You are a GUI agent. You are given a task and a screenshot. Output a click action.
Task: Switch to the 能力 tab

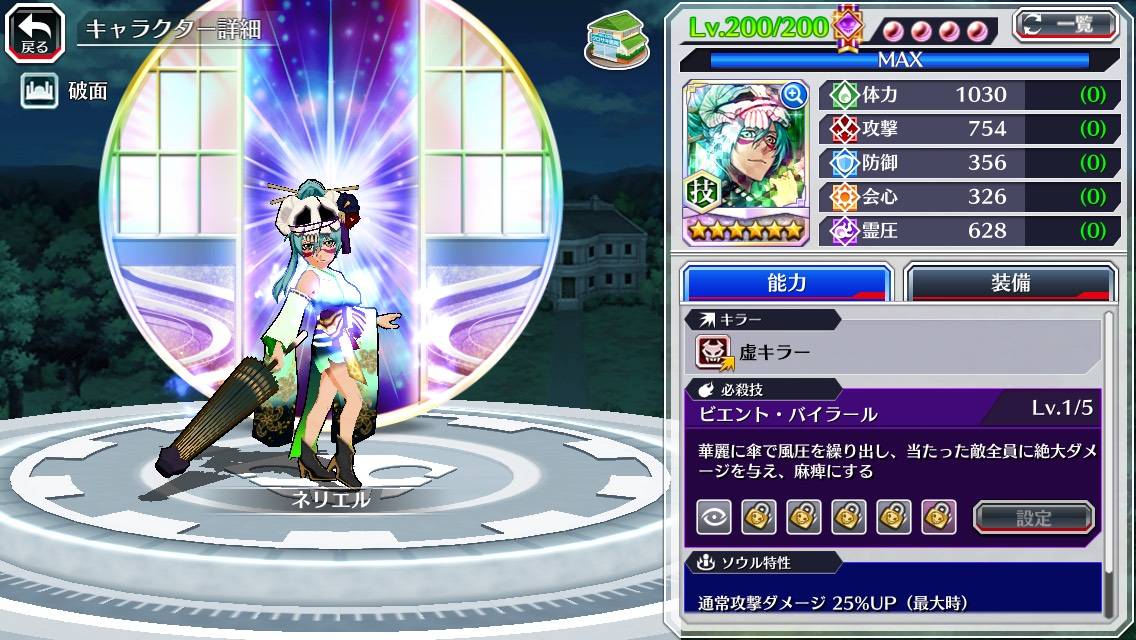point(786,283)
